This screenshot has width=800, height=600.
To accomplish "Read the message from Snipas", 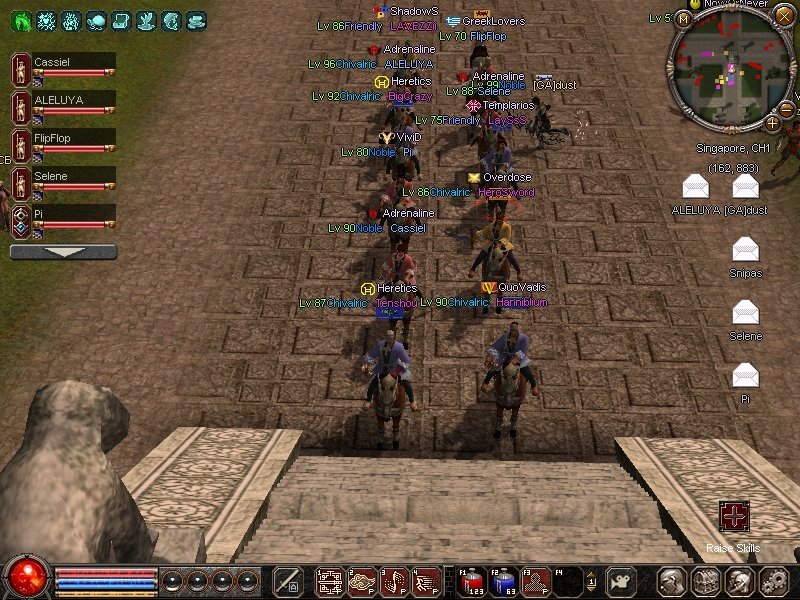I will click(745, 249).
